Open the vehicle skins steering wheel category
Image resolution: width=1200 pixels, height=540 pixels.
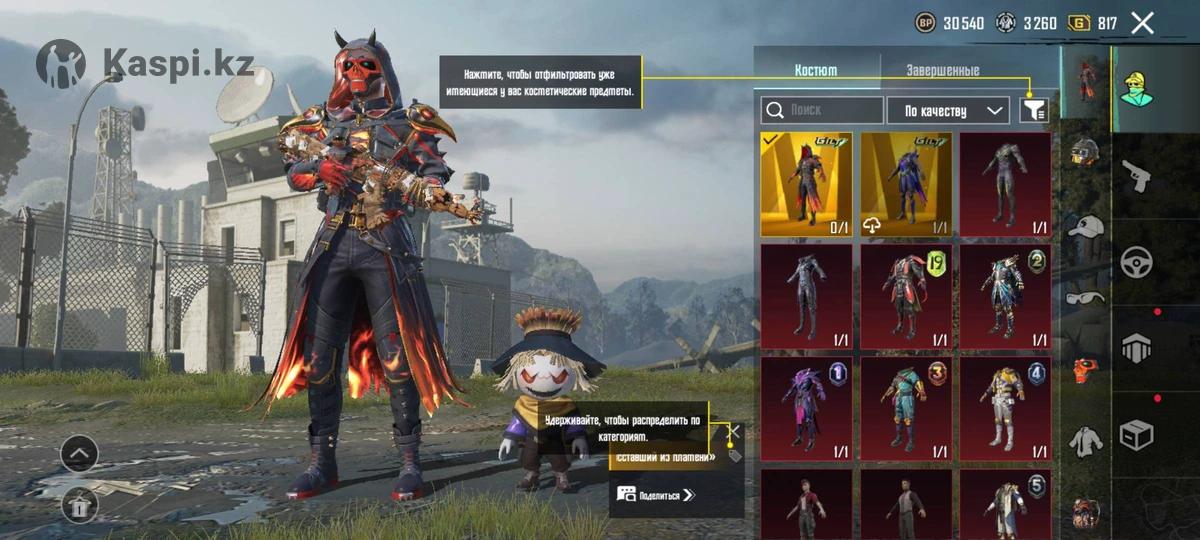tap(1137, 262)
